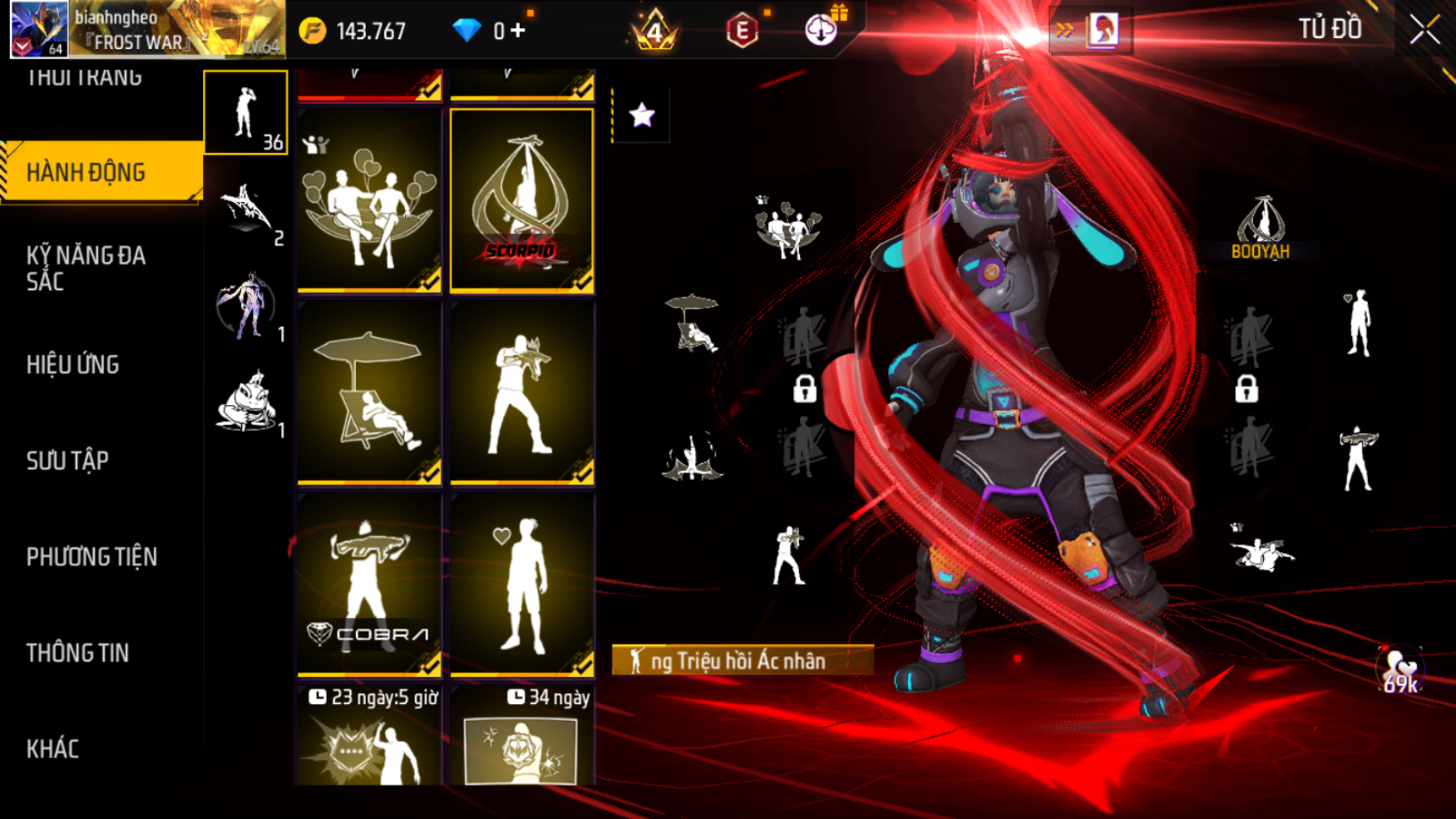Choose the beach umbrella lounge emote
Viewport: 1456px width, 819px height.
coord(369,392)
